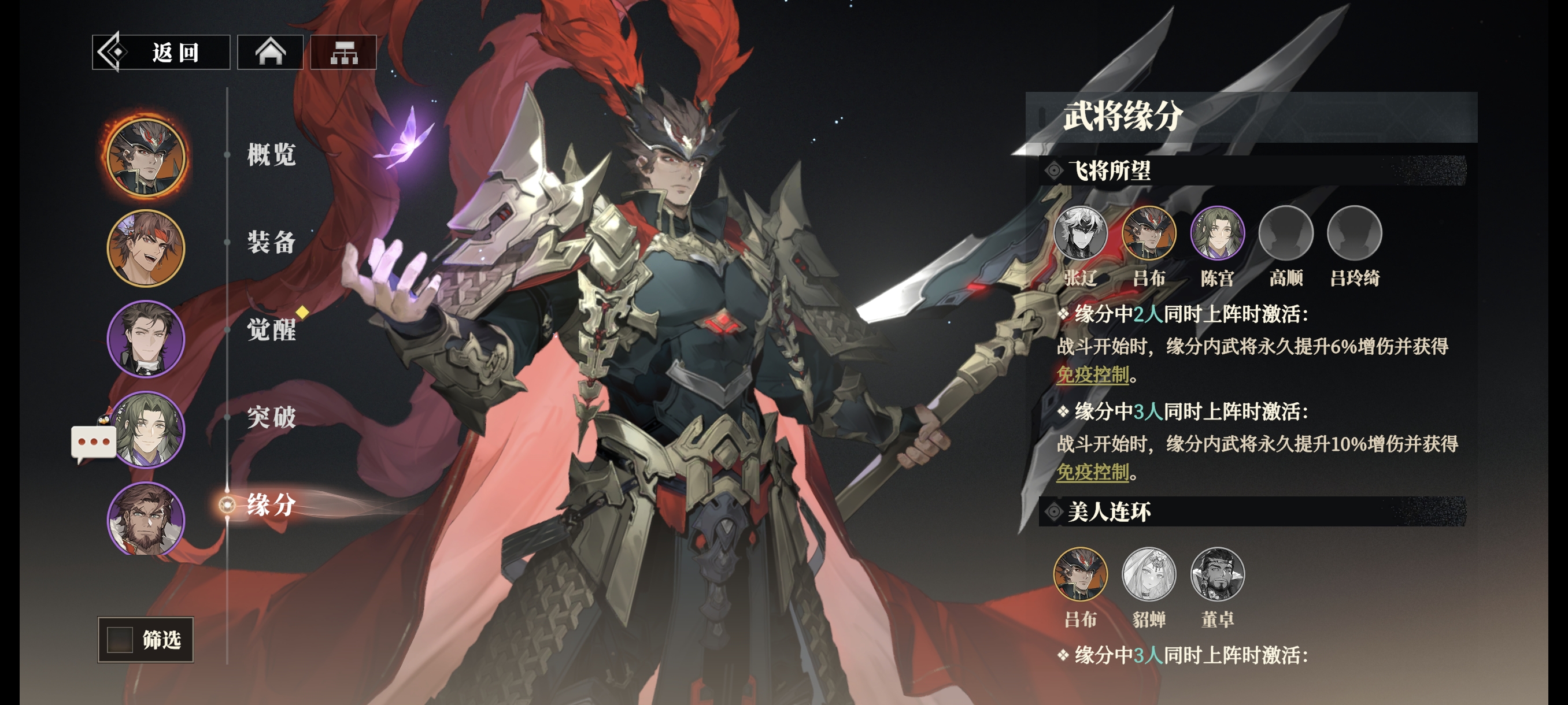Open the 免疫控制 link under the 10% effect

click(1093, 472)
